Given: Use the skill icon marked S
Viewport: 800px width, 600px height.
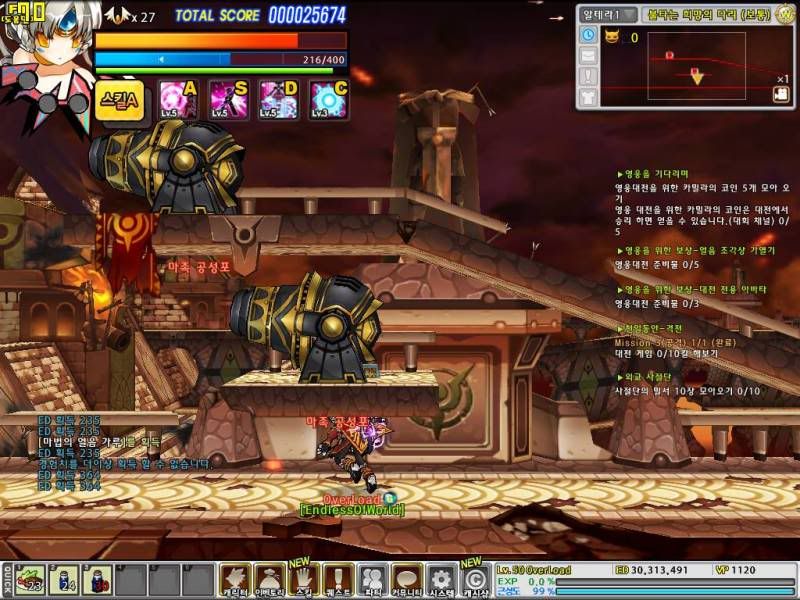Looking at the screenshot, I should (x=228, y=100).
